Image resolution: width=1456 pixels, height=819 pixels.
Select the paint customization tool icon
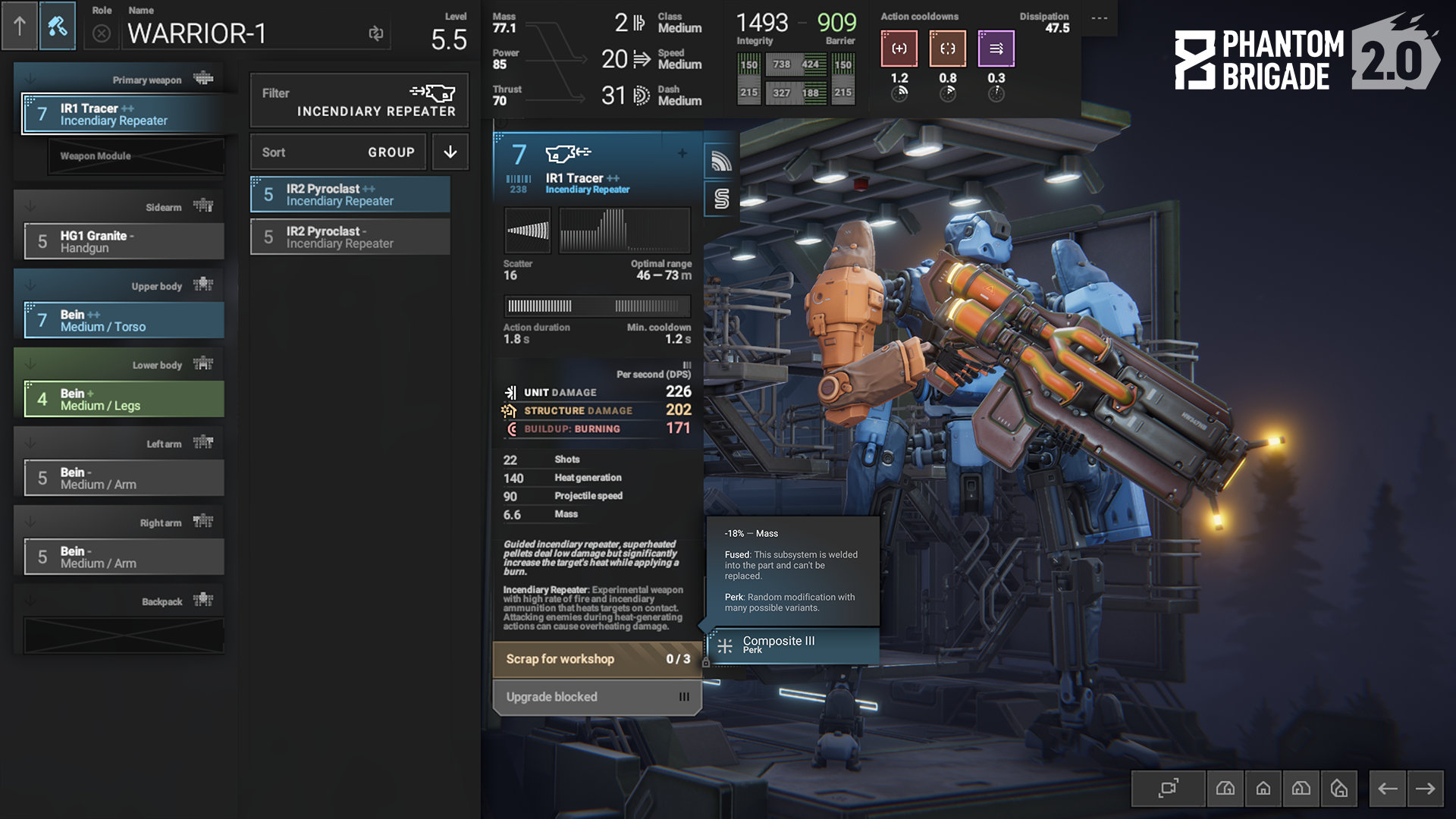click(58, 27)
